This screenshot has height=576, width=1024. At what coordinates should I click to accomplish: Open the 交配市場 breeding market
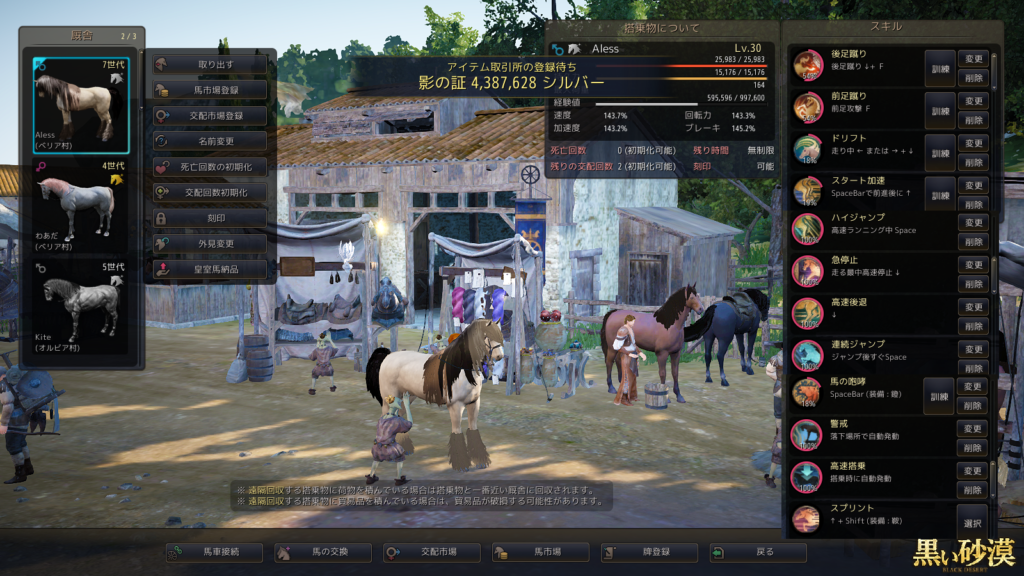click(x=432, y=552)
